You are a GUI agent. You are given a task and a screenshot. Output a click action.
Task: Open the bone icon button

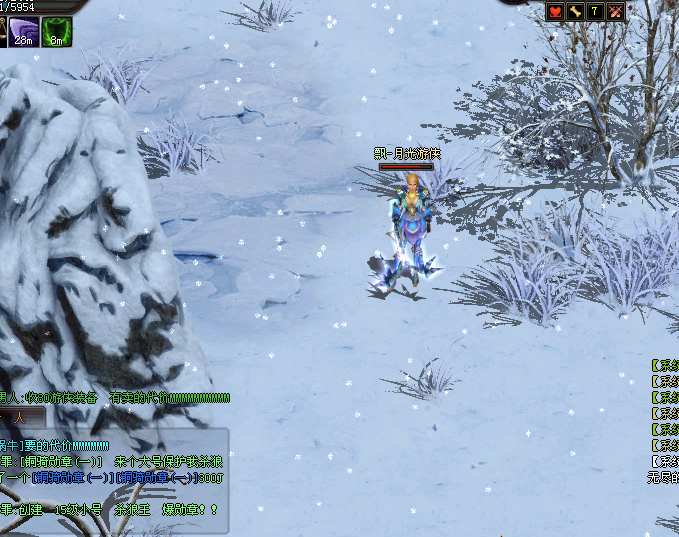pyautogui.click(x=576, y=11)
